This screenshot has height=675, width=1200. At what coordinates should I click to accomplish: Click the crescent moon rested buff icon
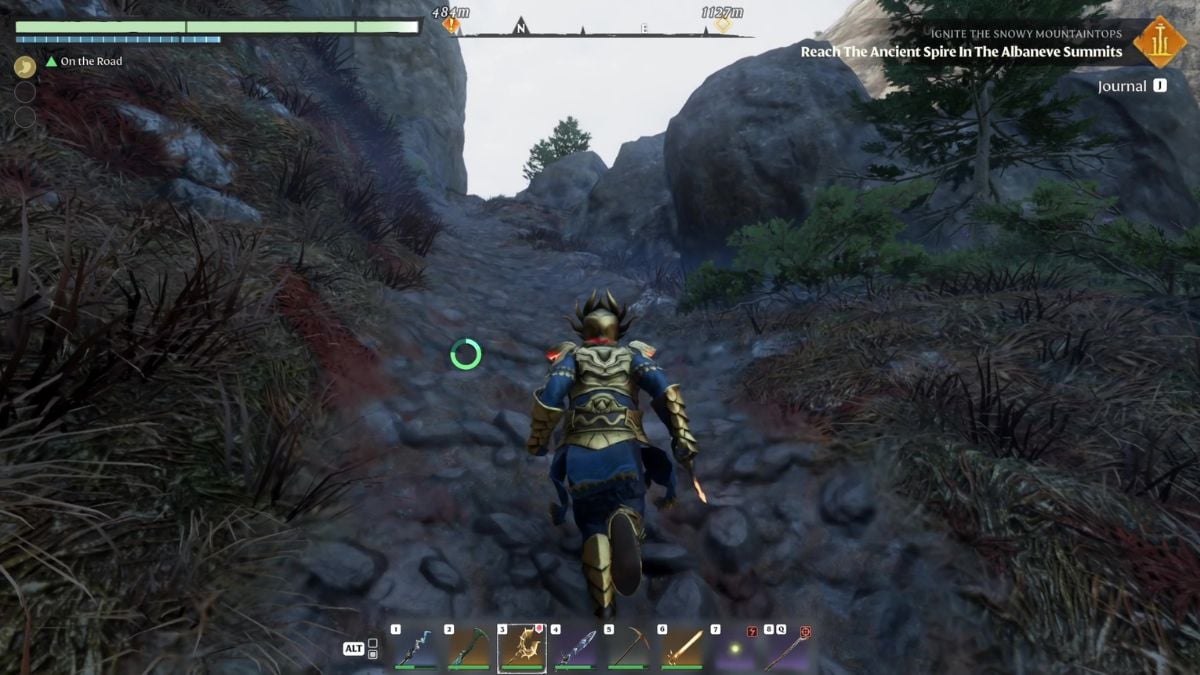(25, 67)
